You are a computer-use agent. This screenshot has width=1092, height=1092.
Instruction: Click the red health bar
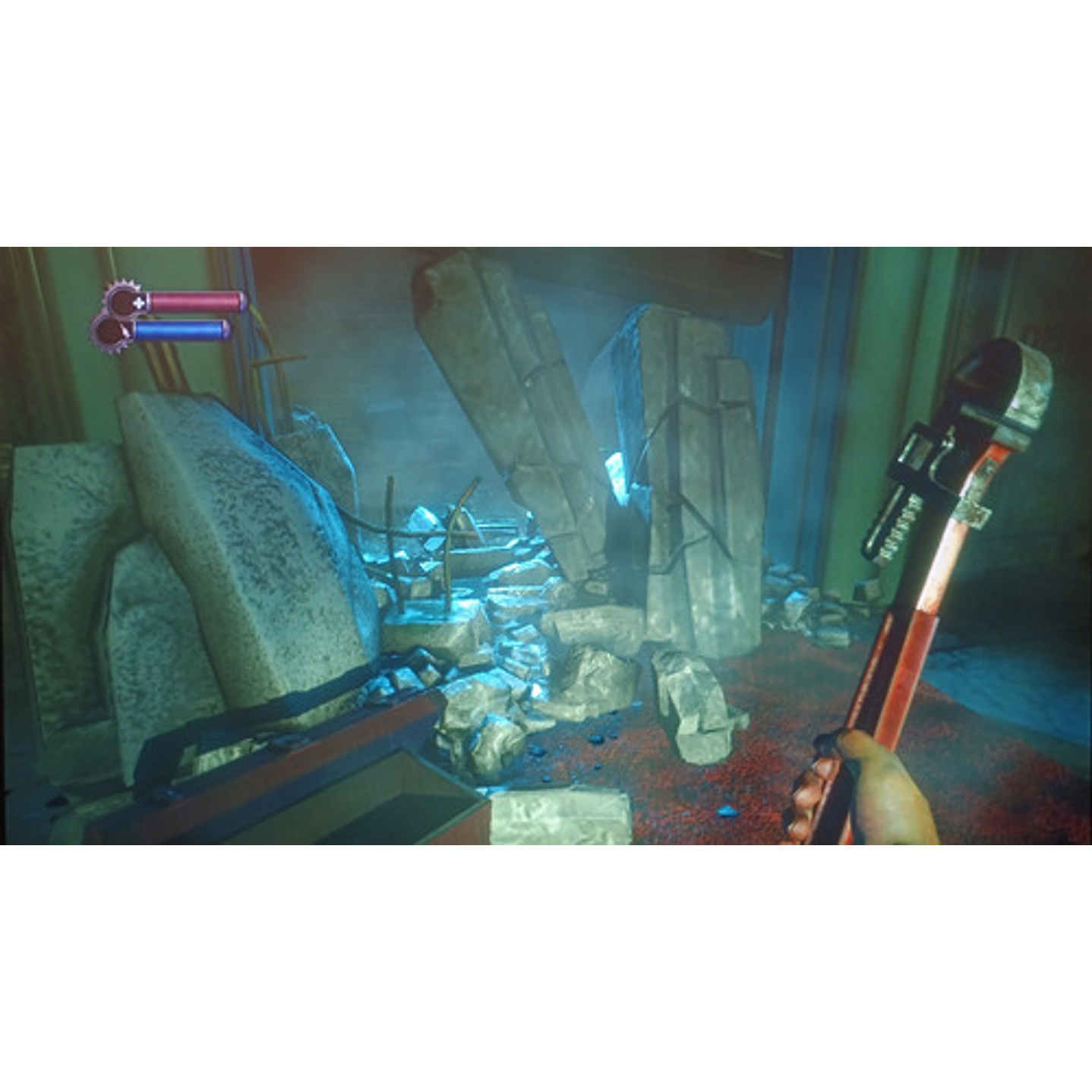click(x=194, y=301)
